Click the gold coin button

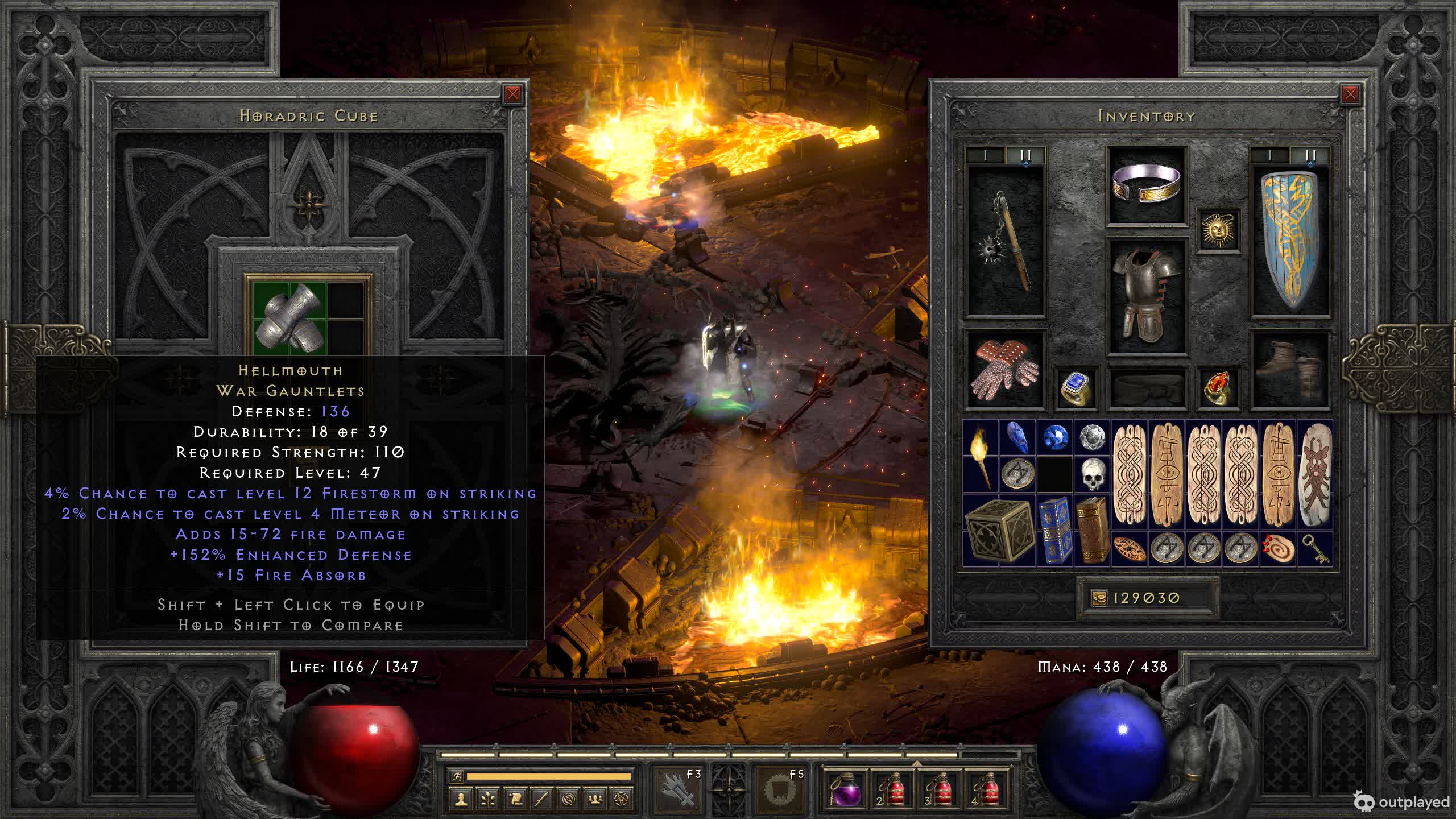(1099, 598)
